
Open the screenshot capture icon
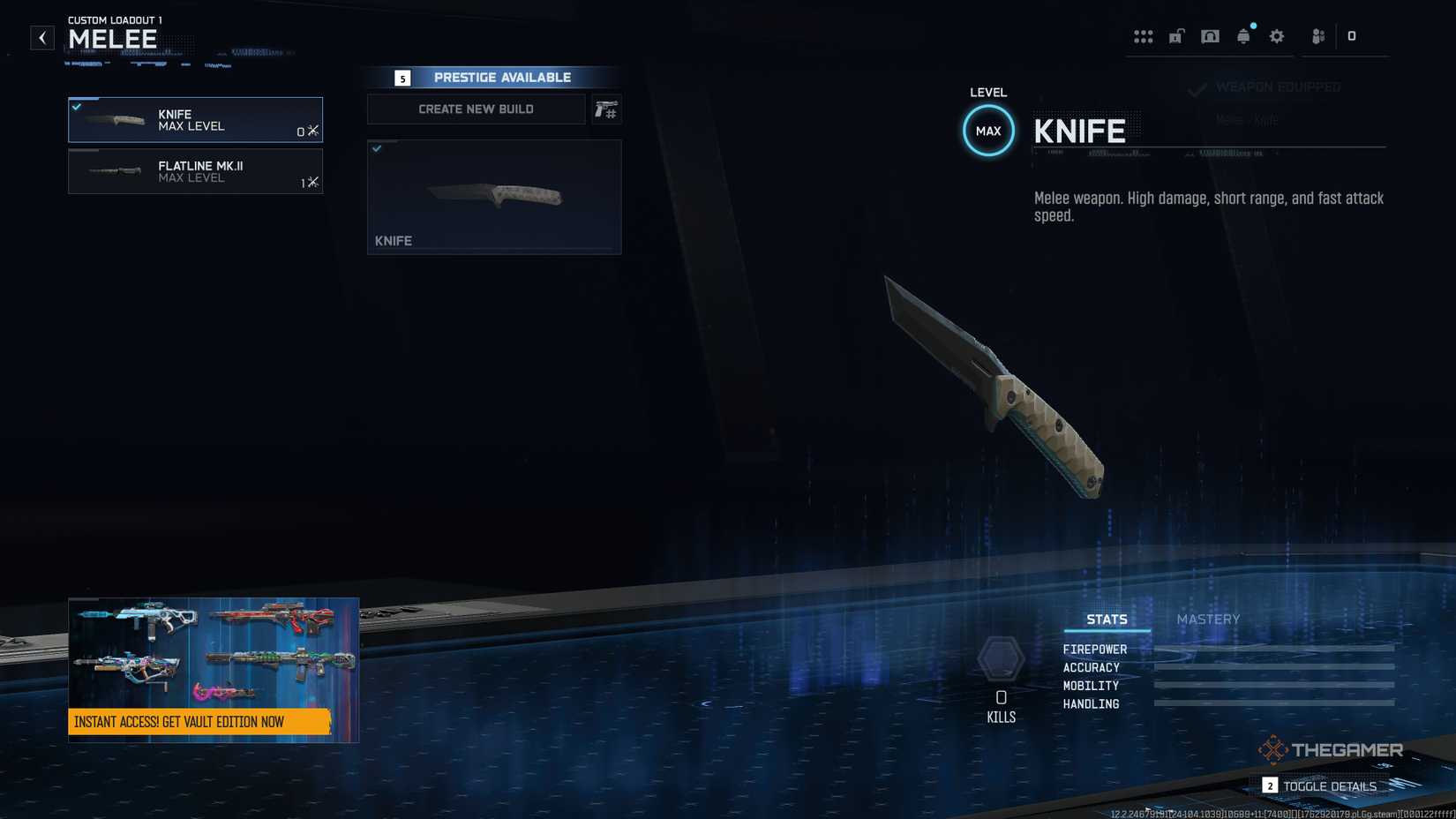click(x=1210, y=36)
